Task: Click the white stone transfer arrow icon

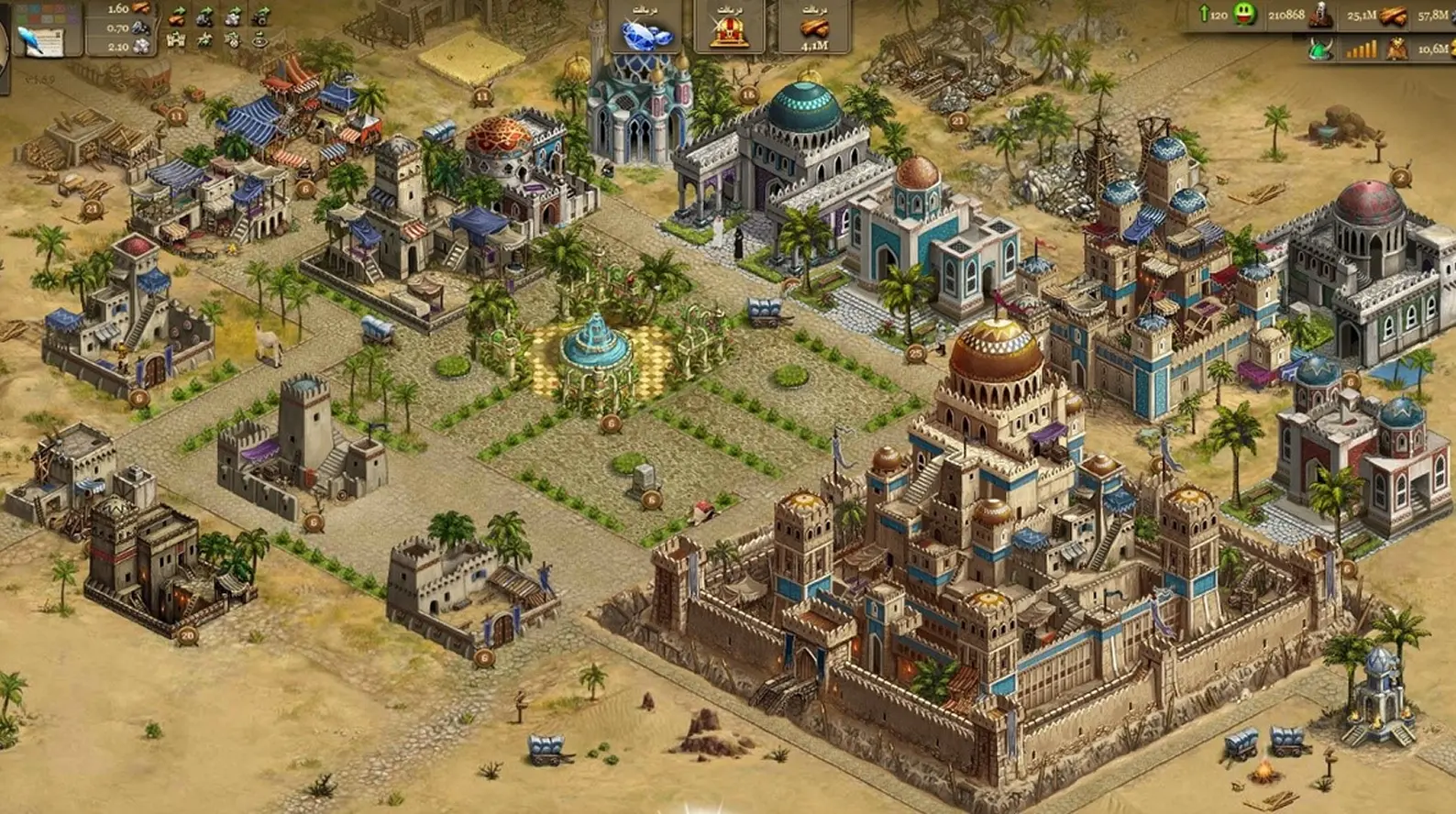Action: pos(233,16)
